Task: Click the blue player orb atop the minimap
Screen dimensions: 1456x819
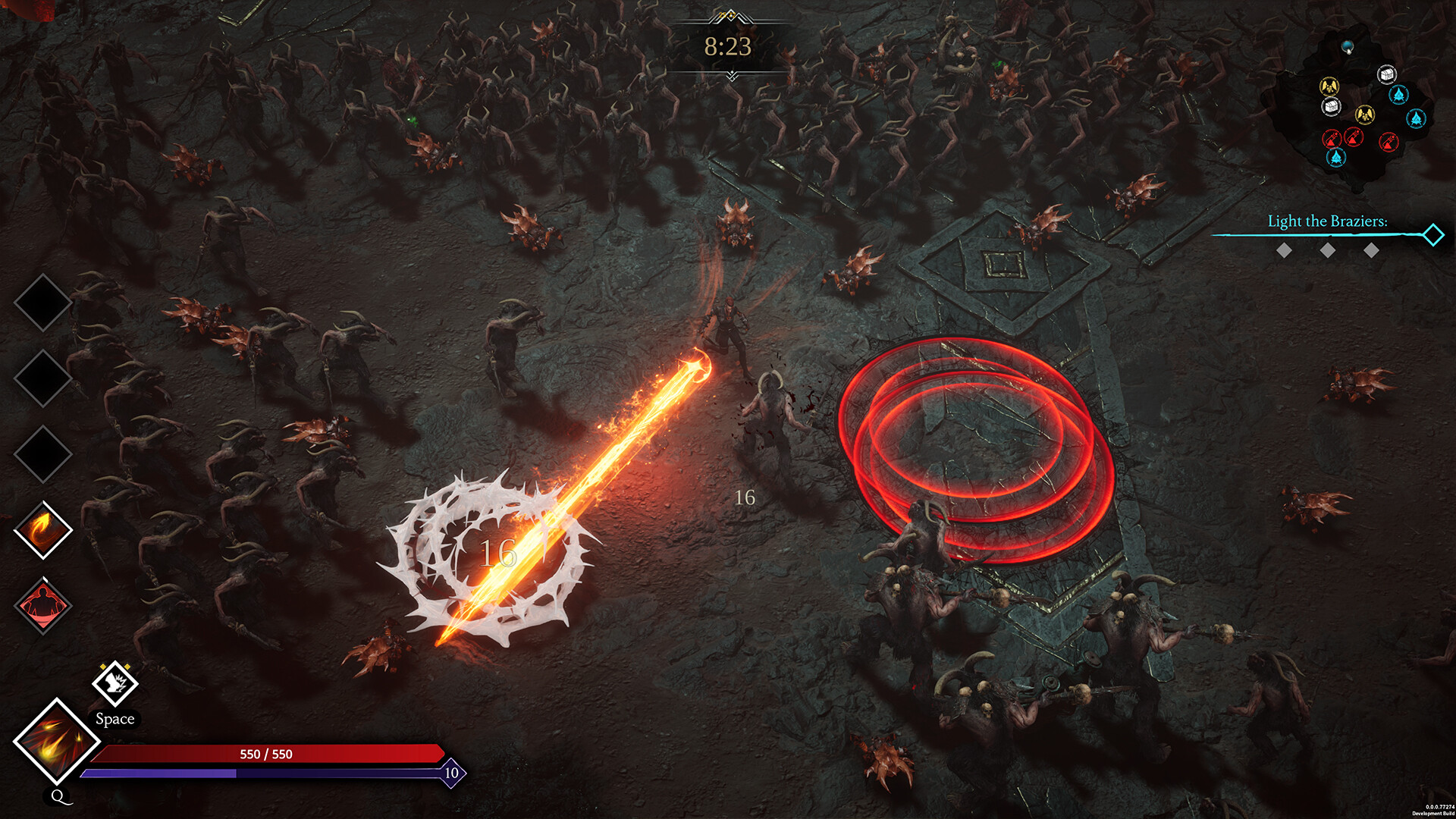Action: coord(1348,46)
